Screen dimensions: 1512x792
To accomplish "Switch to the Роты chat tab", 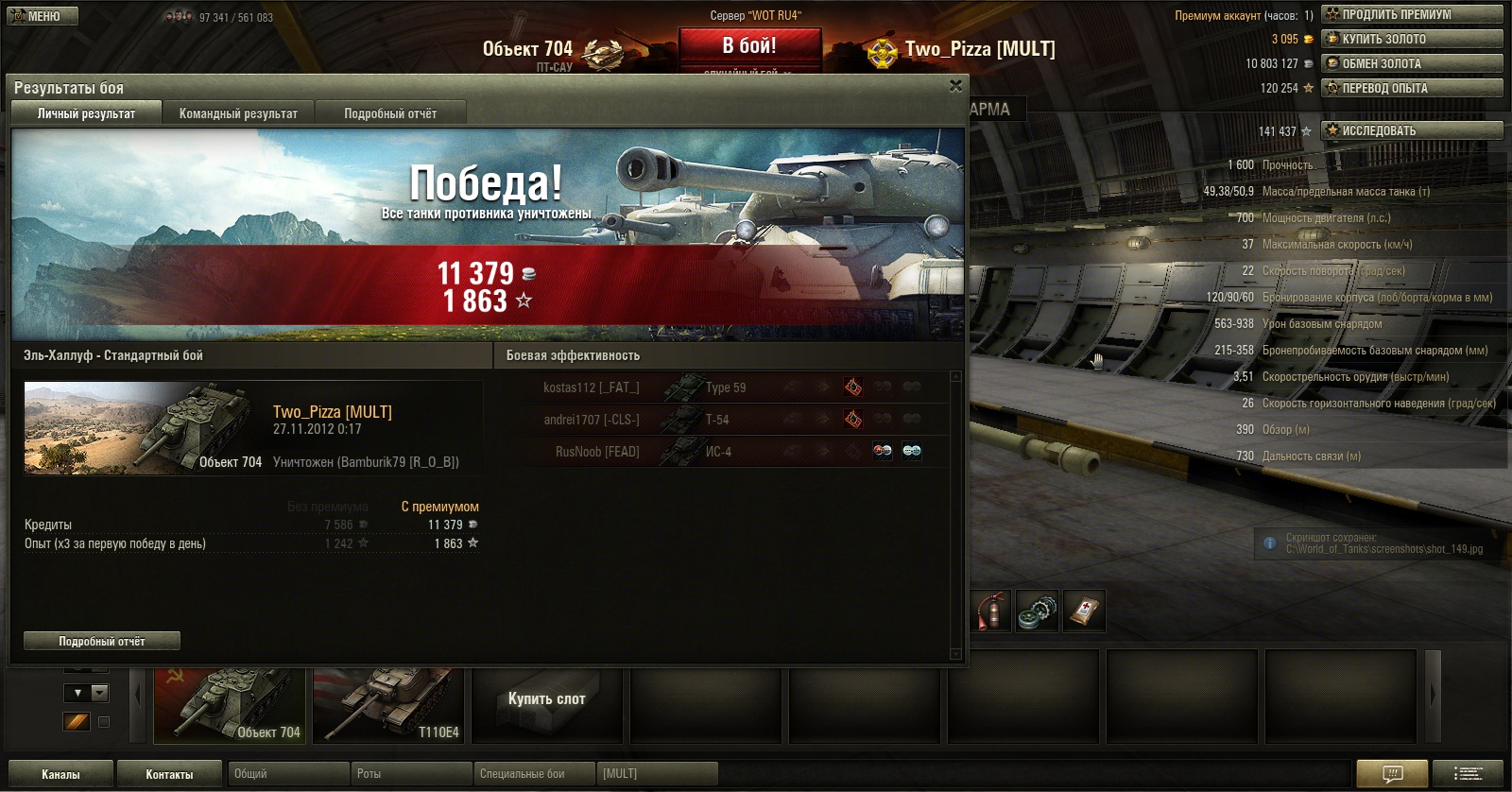I will pyautogui.click(x=410, y=774).
